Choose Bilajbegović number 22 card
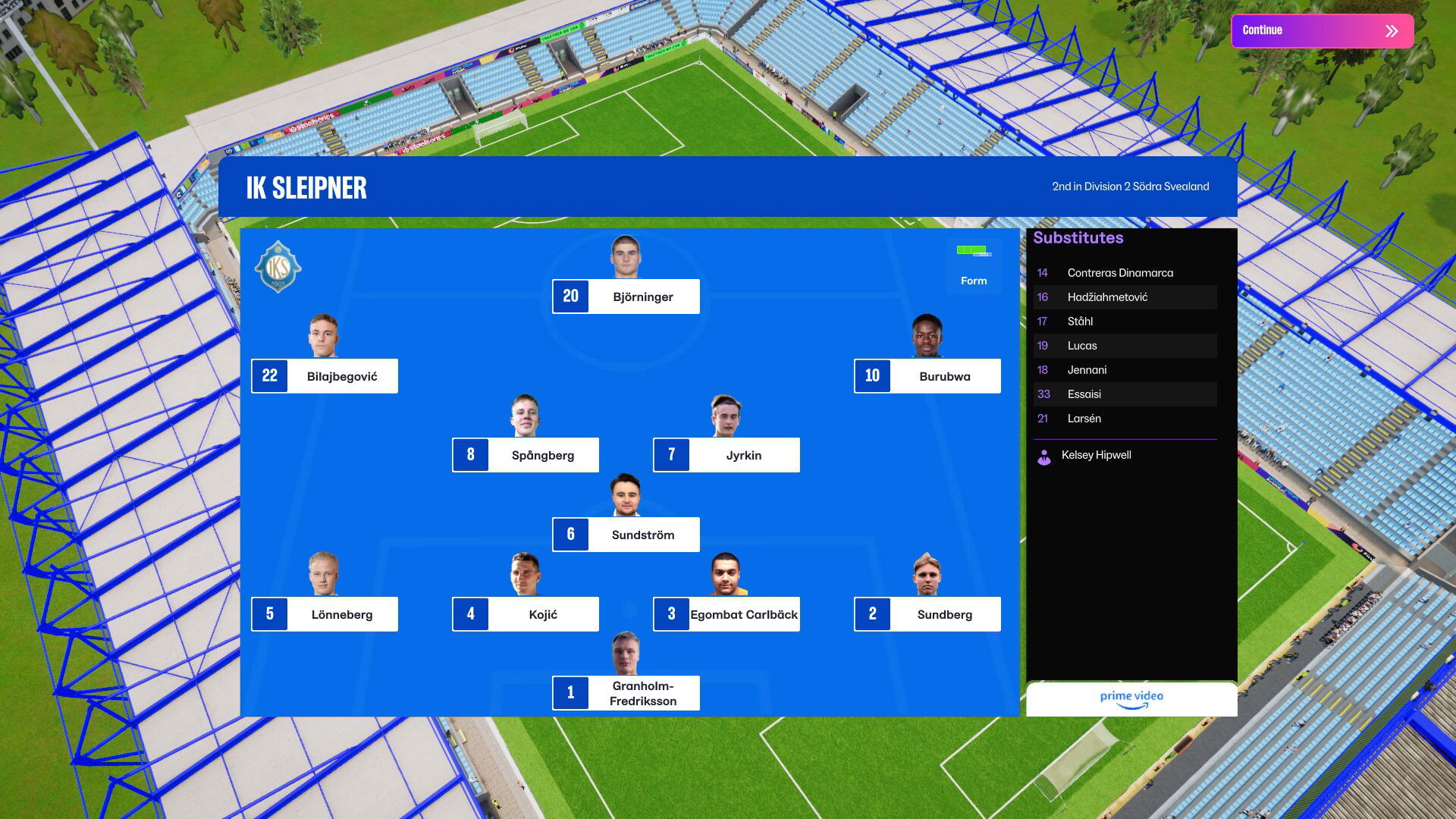 [325, 376]
